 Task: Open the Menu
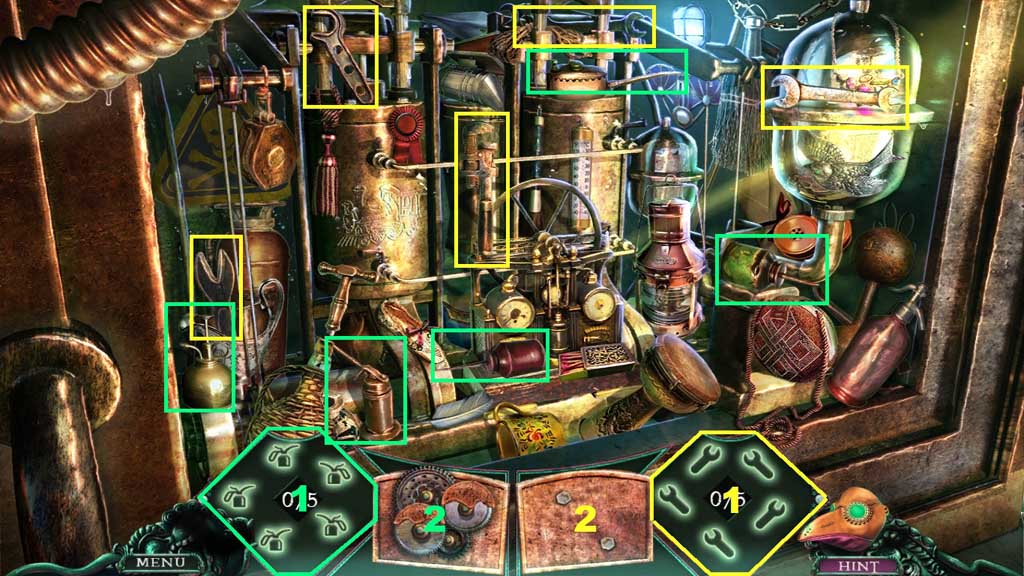pyautogui.click(x=155, y=562)
